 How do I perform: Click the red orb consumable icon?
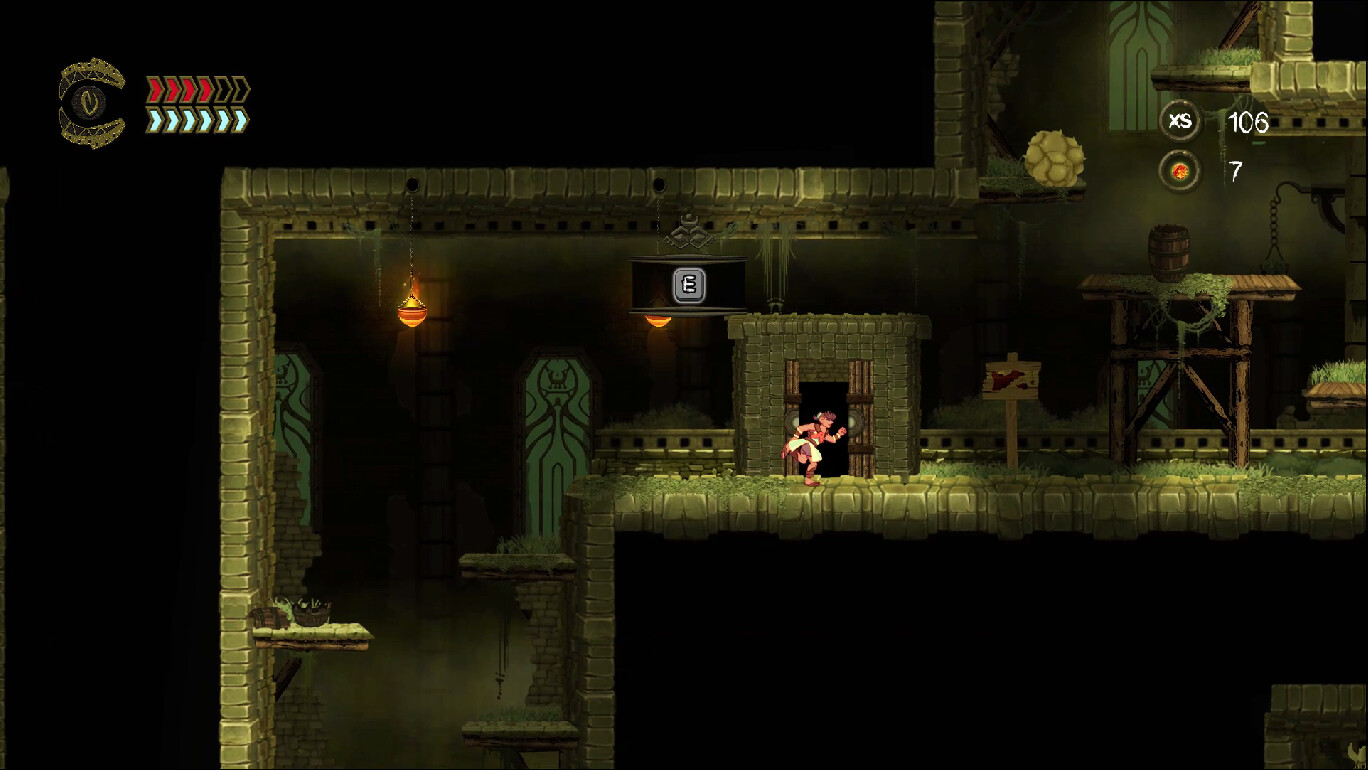pyautogui.click(x=1181, y=171)
